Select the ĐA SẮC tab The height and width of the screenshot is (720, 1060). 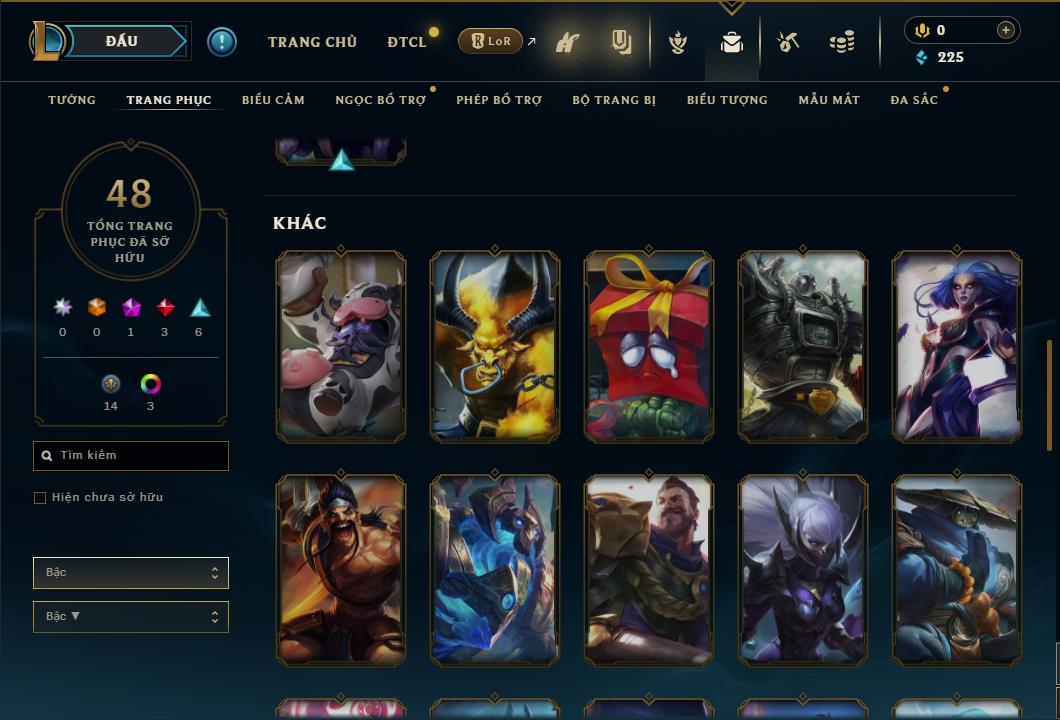[914, 100]
